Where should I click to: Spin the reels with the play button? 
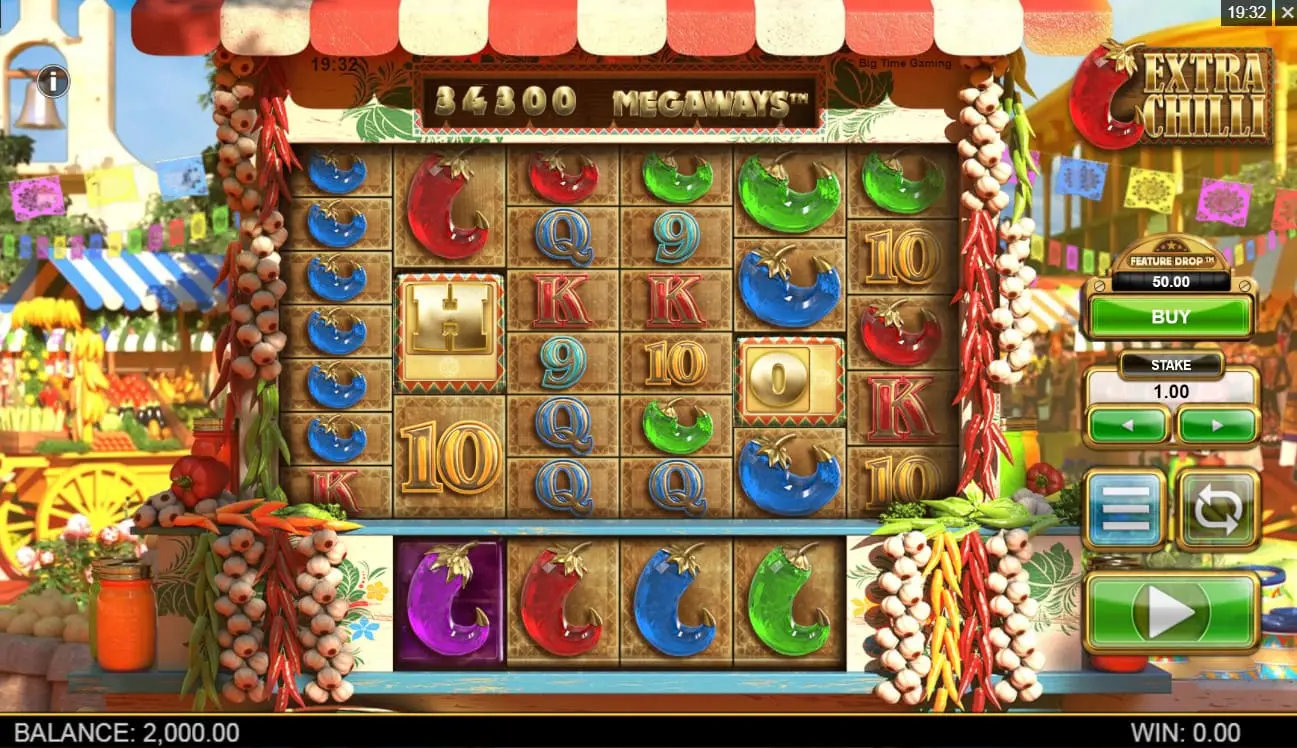click(1171, 612)
